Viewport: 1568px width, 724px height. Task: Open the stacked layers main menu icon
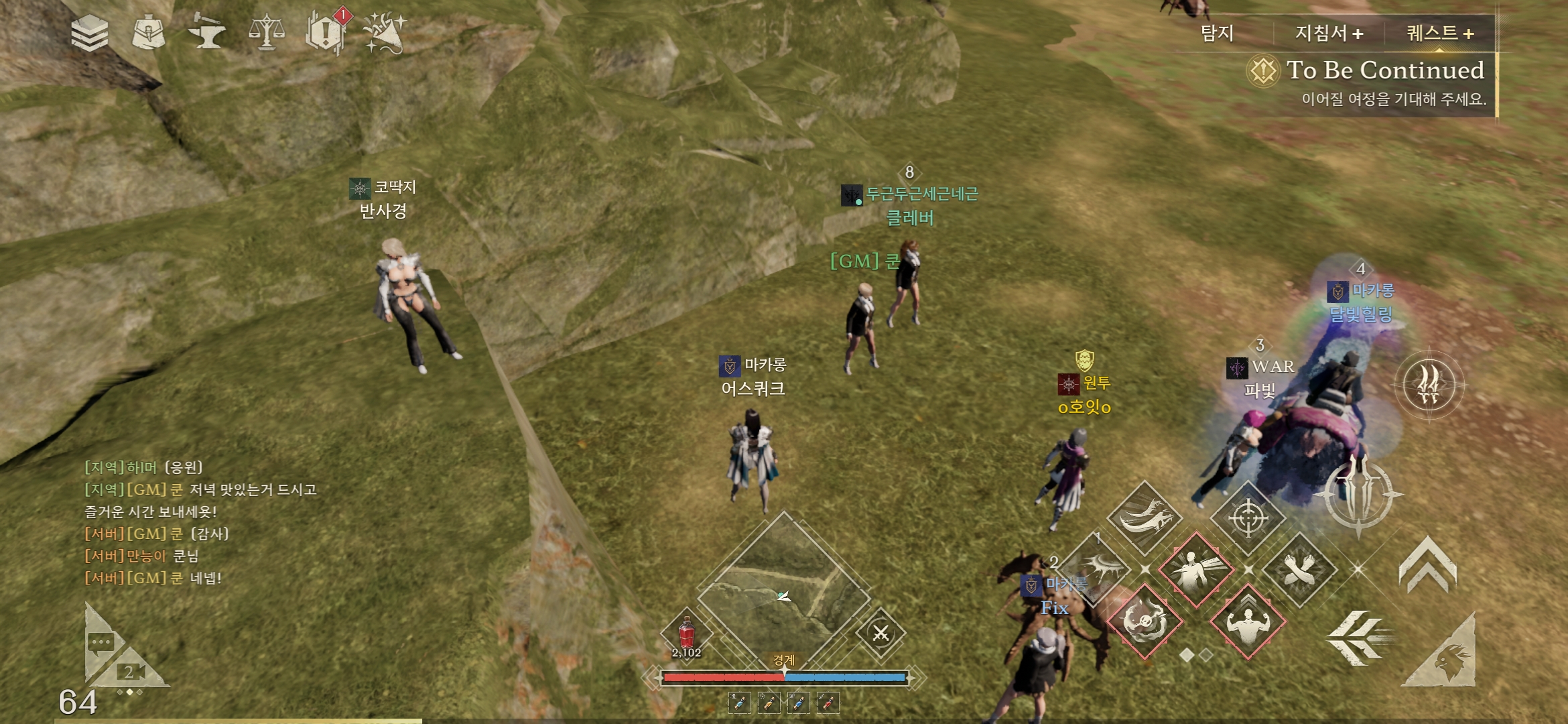pyautogui.click(x=90, y=34)
